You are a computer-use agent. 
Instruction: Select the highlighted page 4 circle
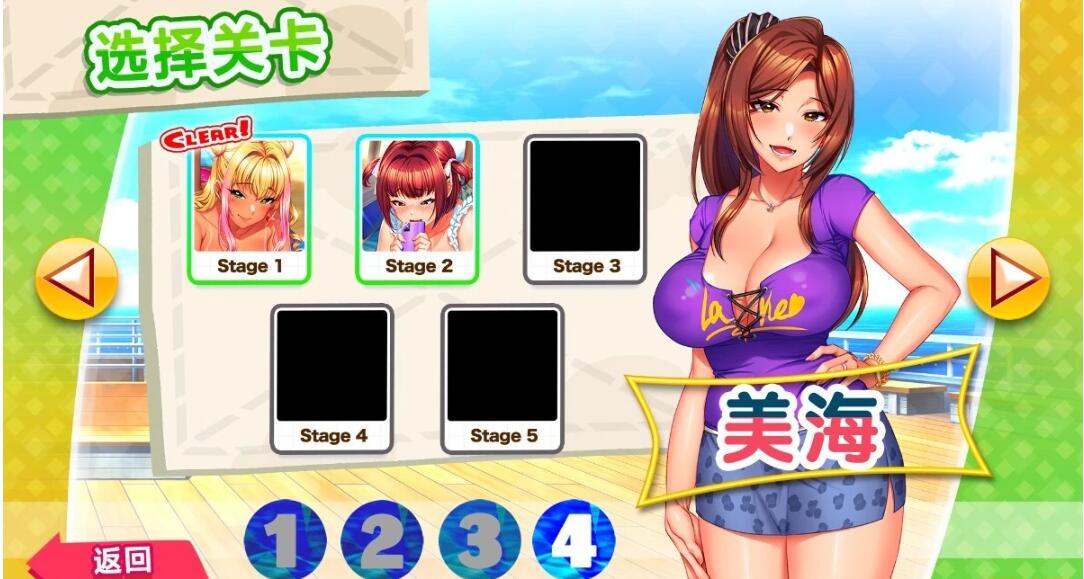click(x=573, y=541)
